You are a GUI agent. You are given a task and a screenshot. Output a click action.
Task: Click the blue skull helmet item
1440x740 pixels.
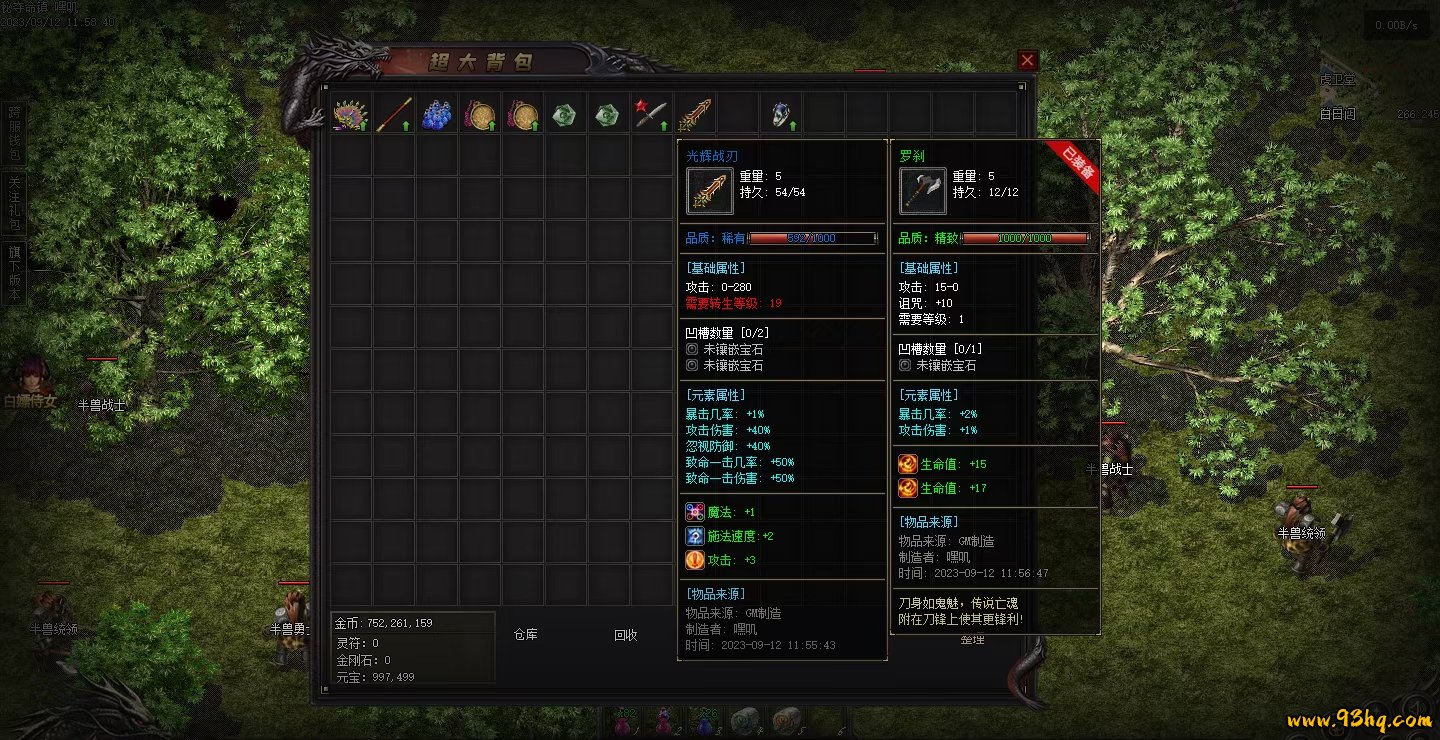(x=781, y=114)
